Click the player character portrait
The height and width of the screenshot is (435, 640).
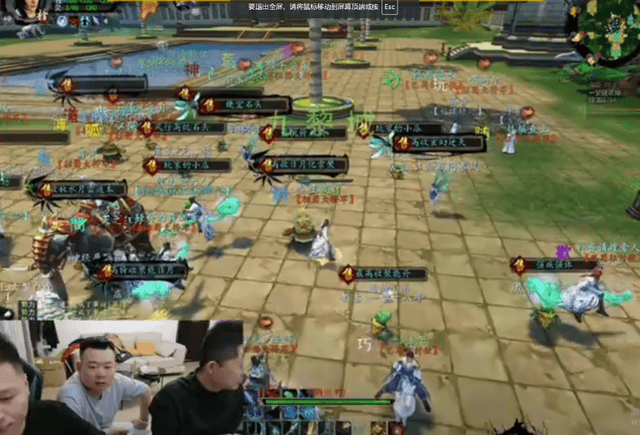point(30,11)
